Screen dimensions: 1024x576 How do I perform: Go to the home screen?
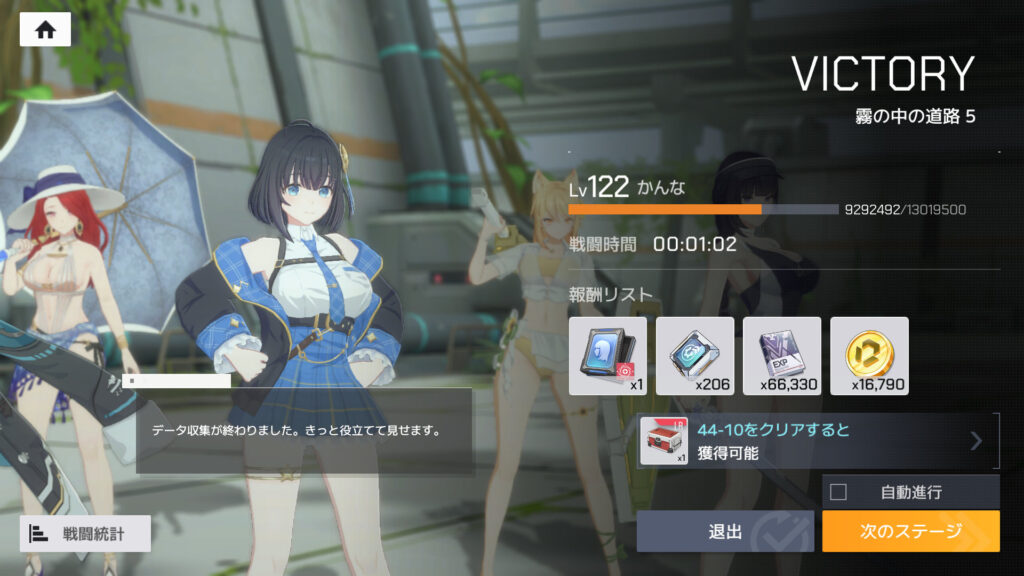point(45,30)
